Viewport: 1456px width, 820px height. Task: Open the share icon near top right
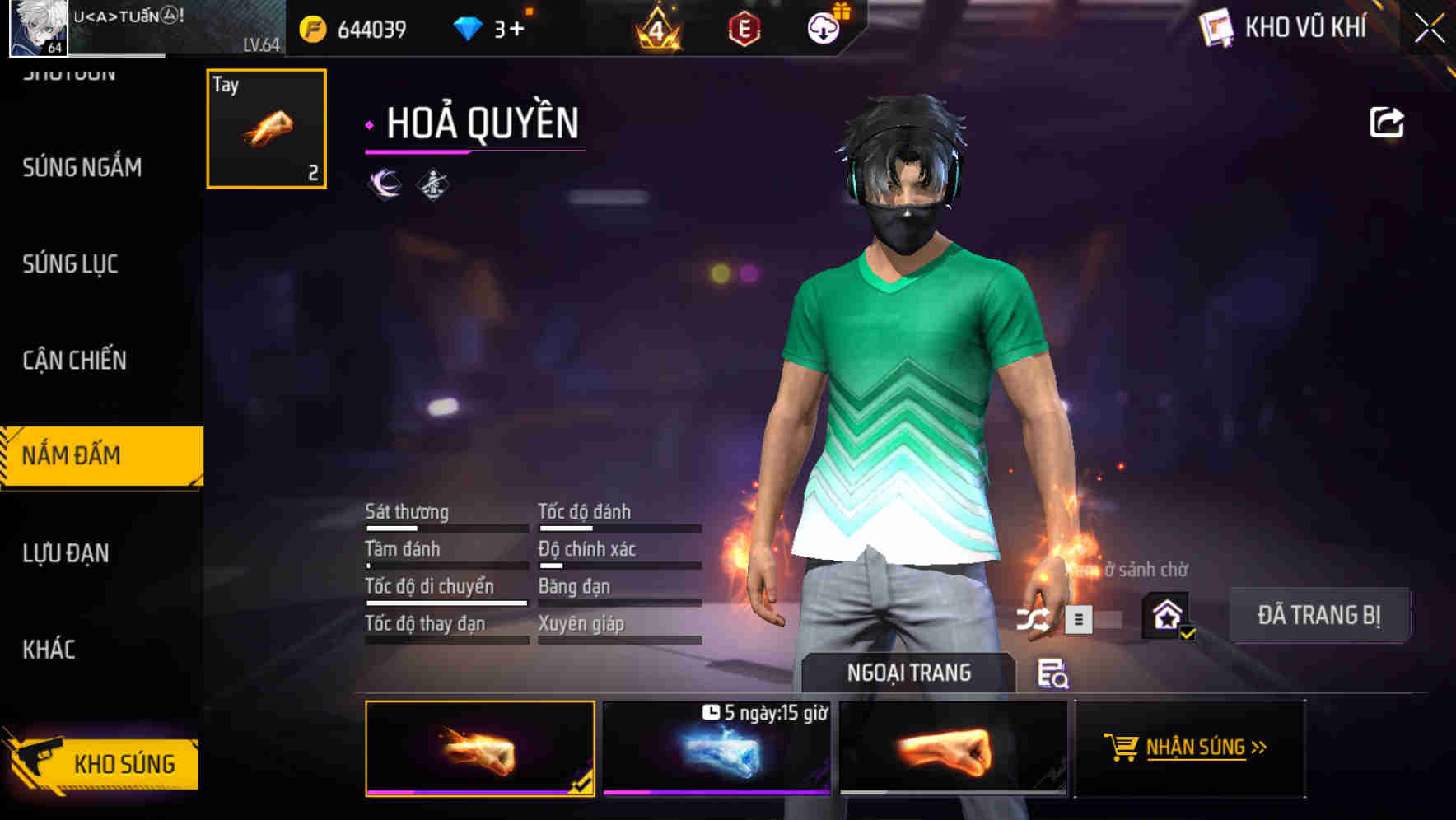point(1388,122)
